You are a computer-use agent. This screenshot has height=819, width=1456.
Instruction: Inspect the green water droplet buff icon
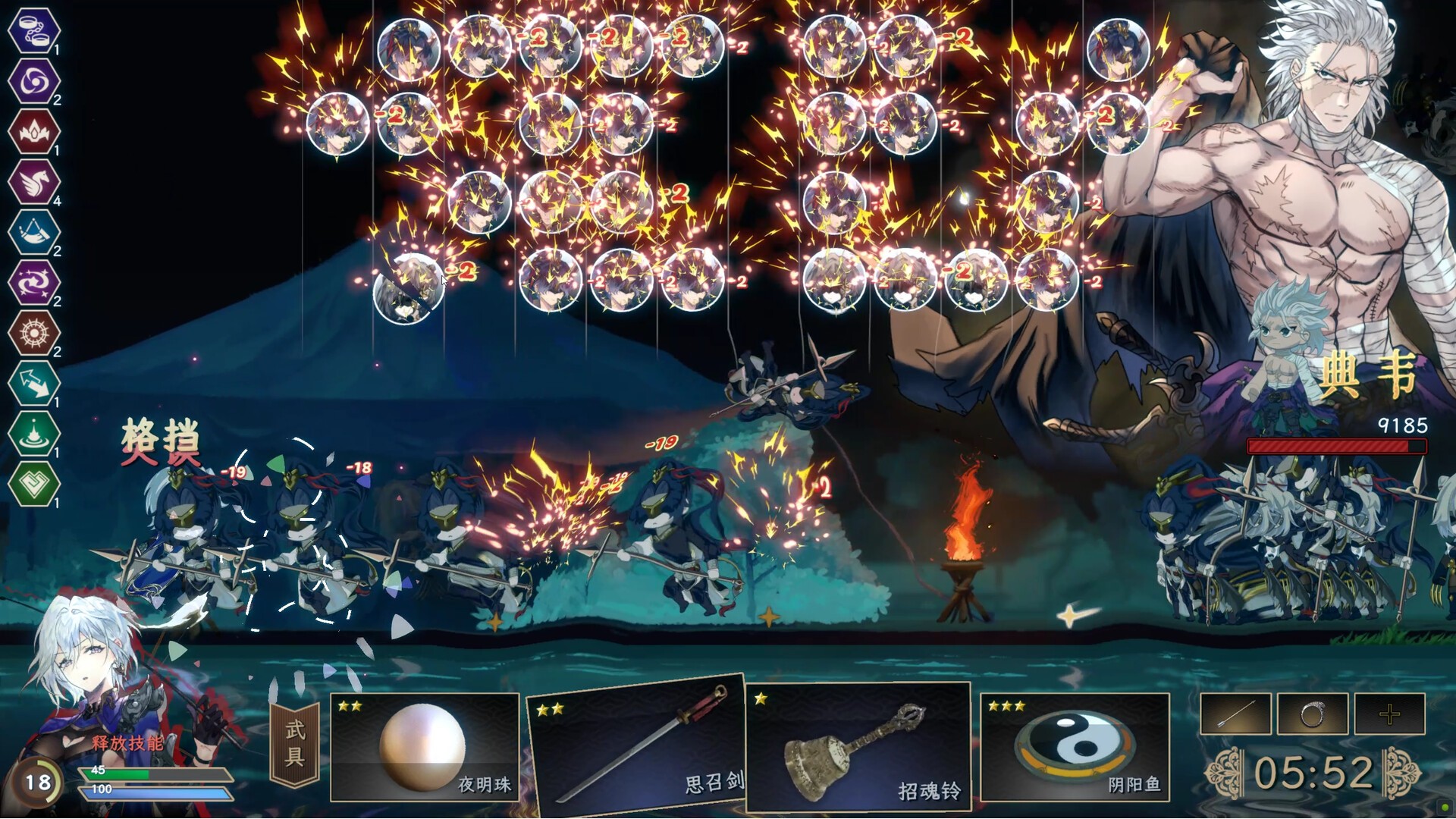[34, 433]
